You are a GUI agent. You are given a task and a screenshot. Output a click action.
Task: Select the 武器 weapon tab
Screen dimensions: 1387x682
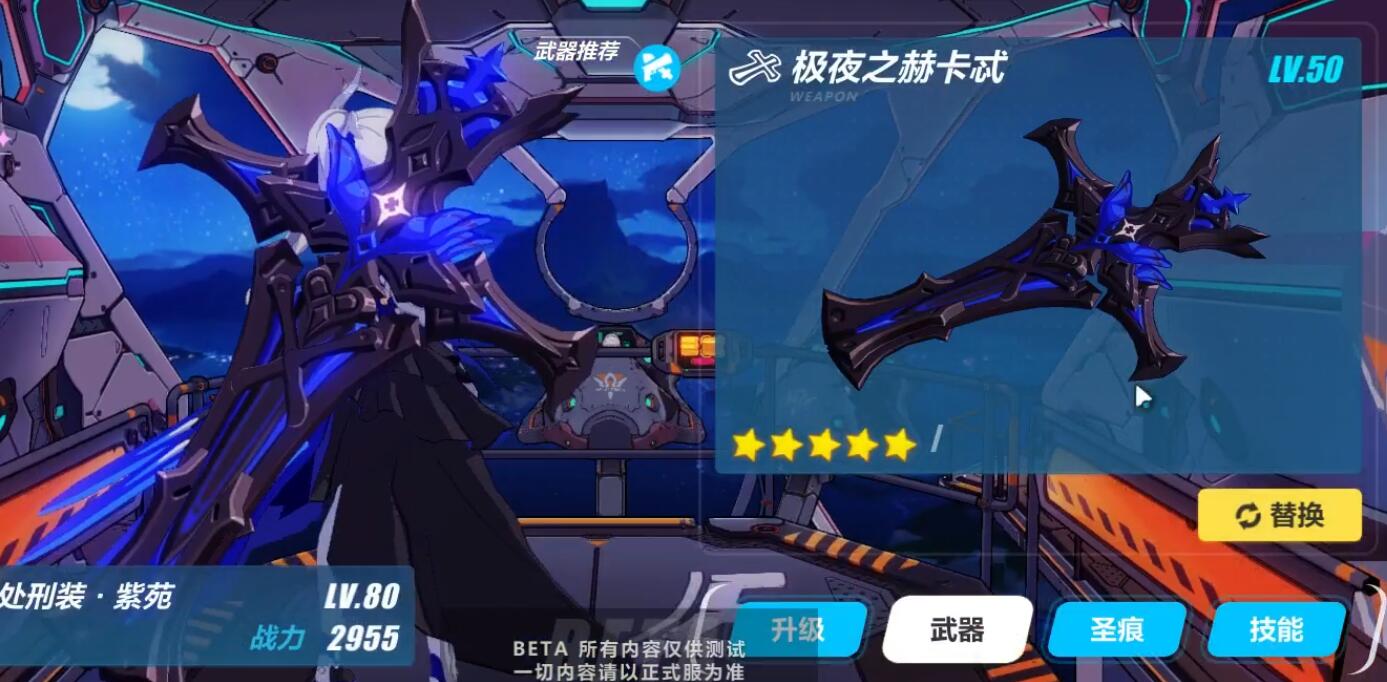point(957,630)
